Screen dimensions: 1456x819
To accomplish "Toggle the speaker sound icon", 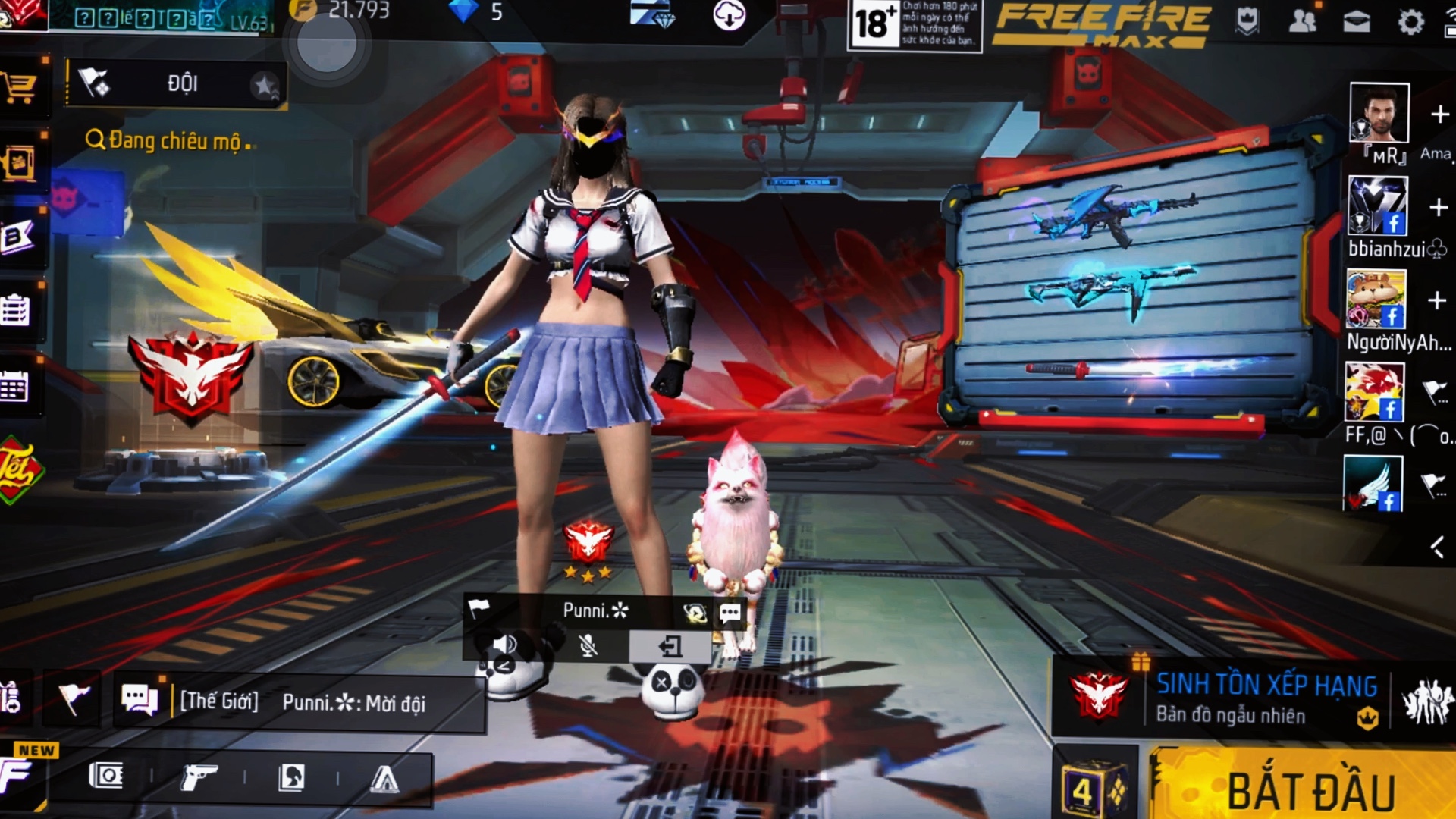I will [x=505, y=646].
